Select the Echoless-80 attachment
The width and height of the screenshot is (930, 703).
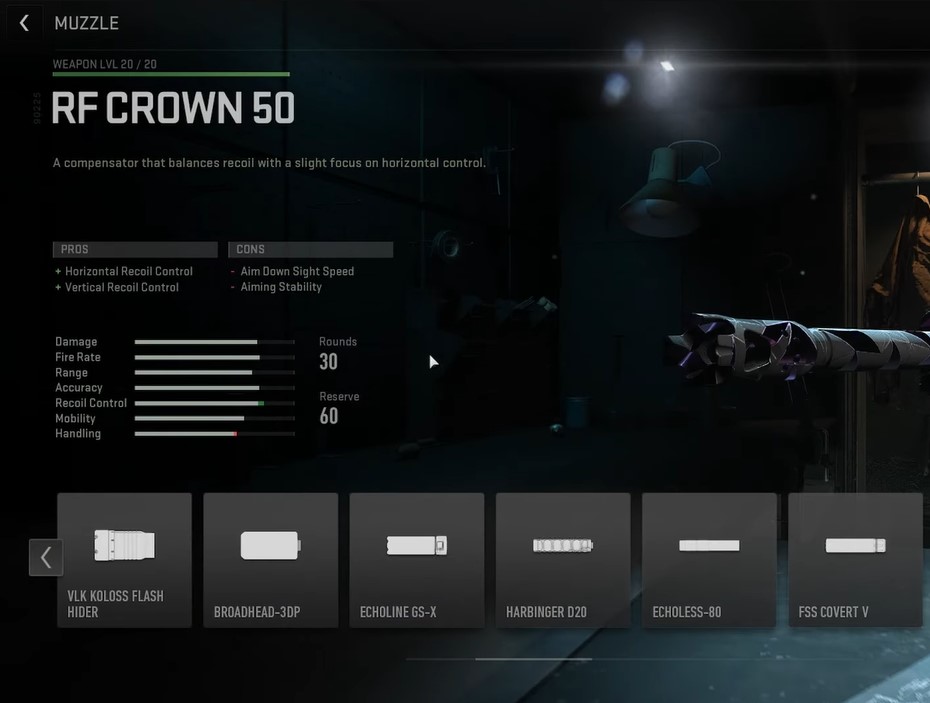708,560
